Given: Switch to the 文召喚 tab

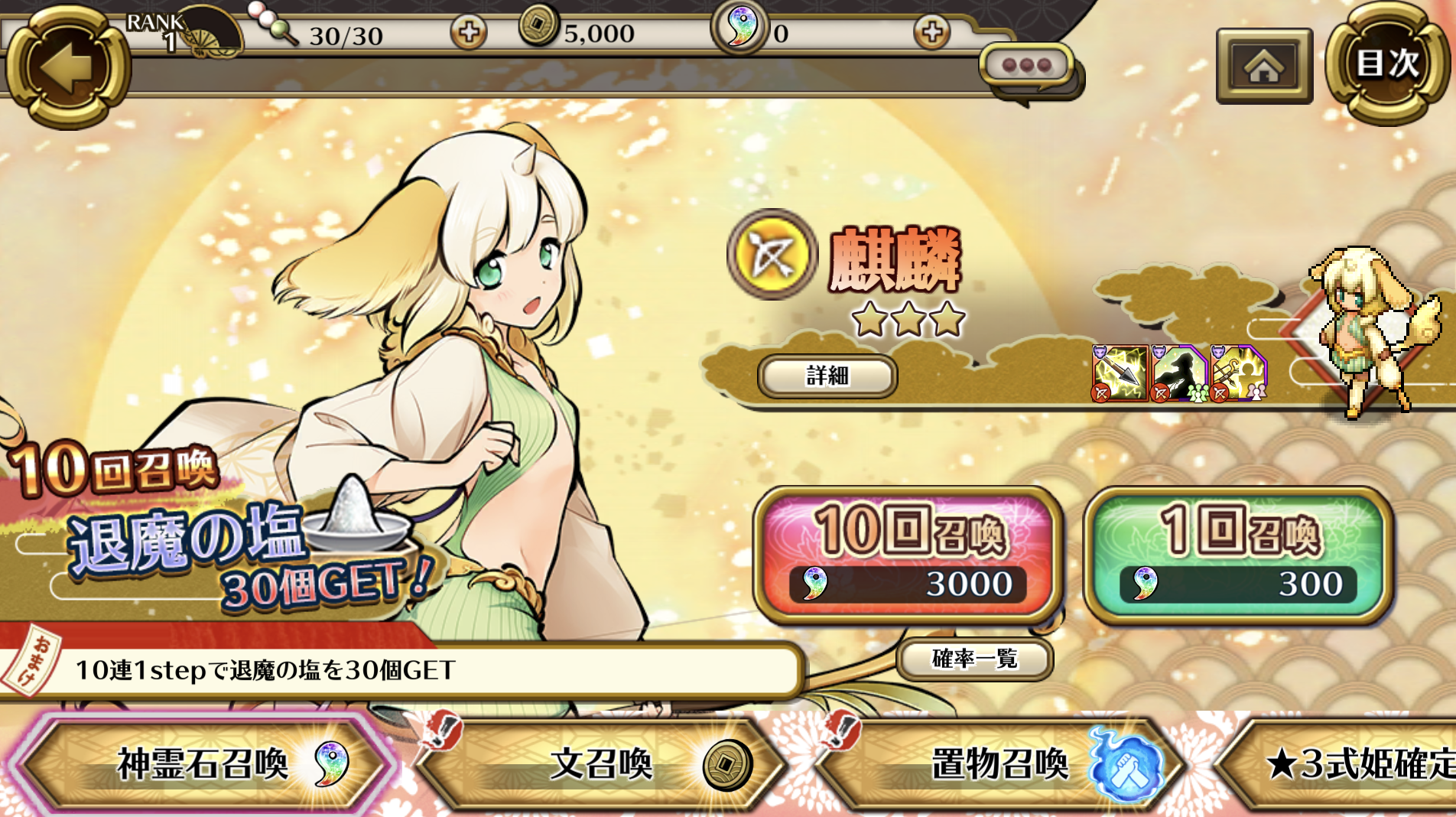Looking at the screenshot, I should pyautogui.click(x=602, y=763).
